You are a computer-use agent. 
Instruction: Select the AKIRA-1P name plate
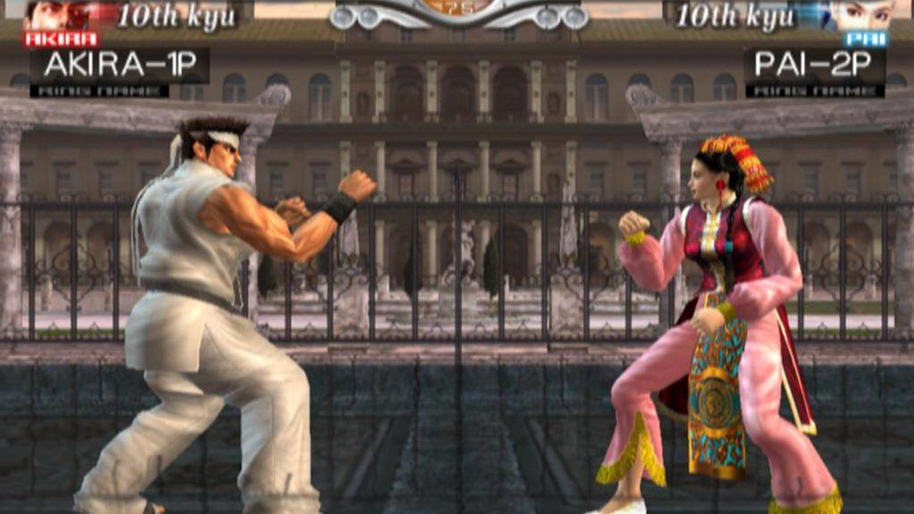119,66
